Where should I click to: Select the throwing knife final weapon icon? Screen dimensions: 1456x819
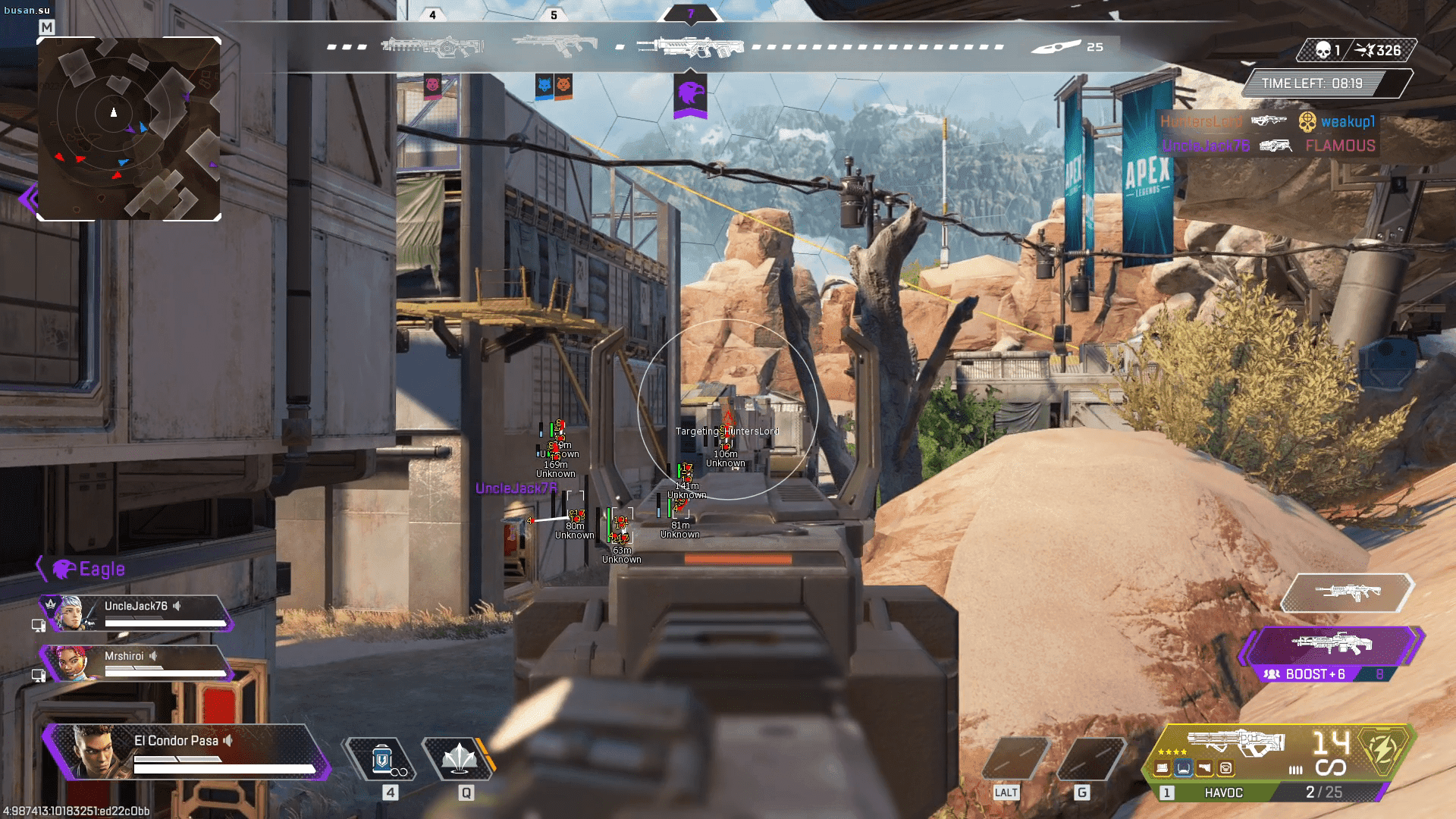point(1057,47)
